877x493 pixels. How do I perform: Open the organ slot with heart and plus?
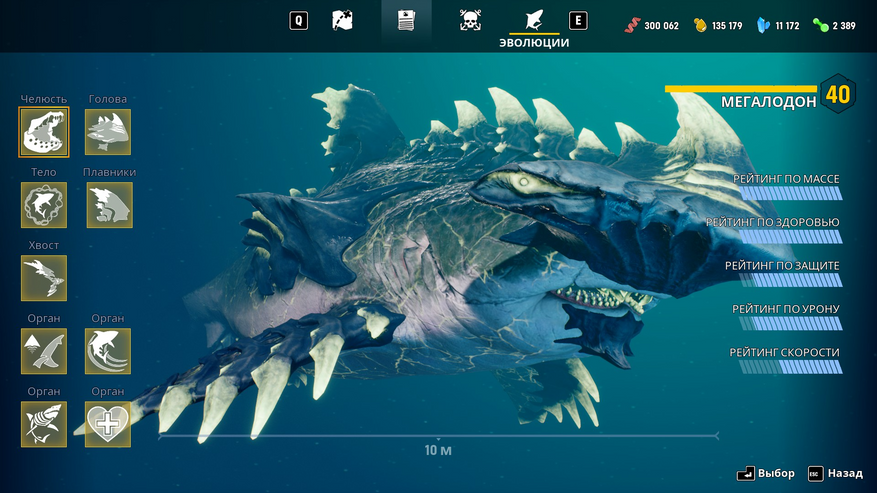pos(108,424)
